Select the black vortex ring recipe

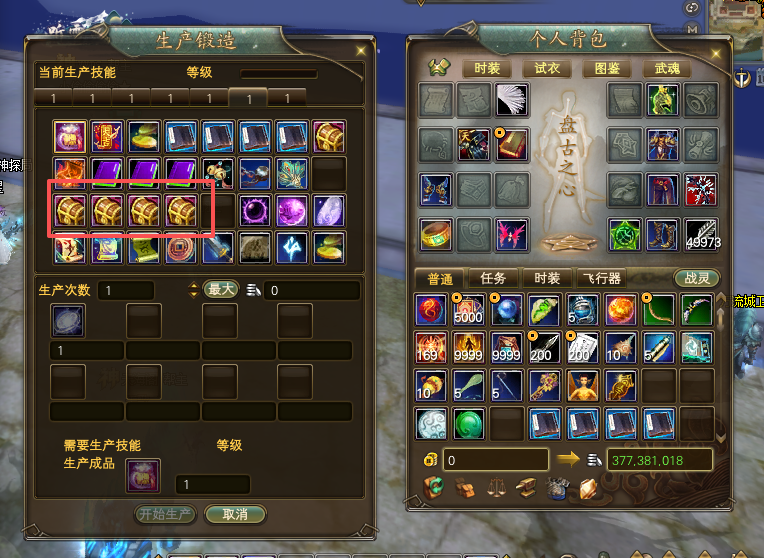[x=255, y=211]
